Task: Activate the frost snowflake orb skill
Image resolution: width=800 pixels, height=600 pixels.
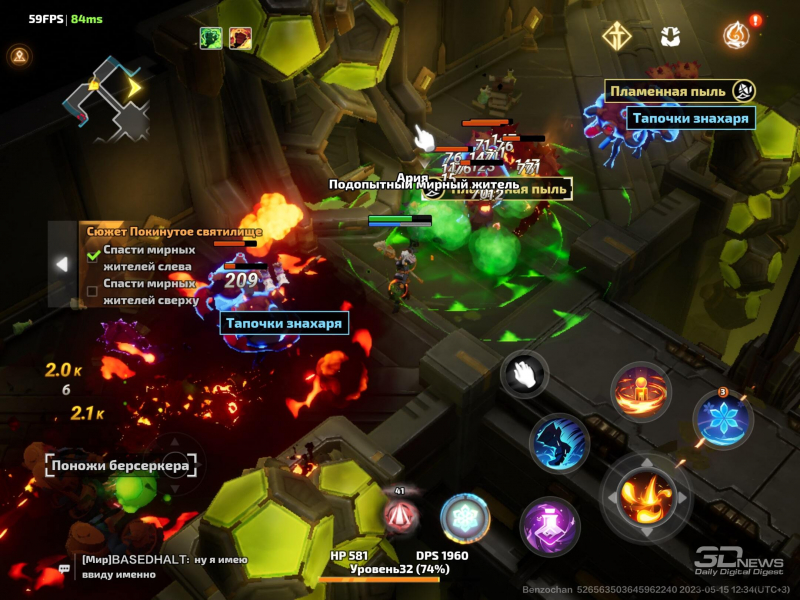Action: tap(465, 518)
